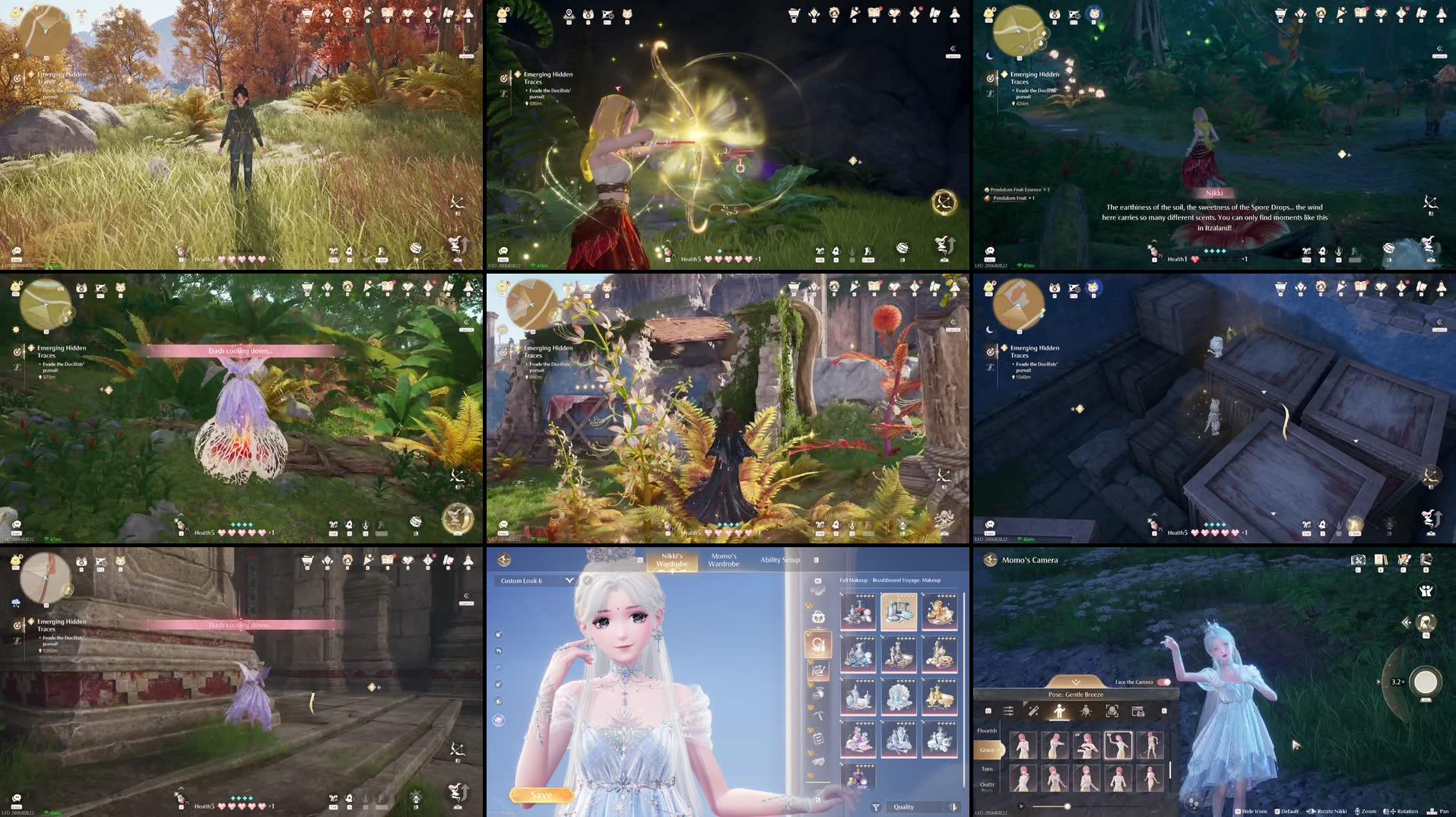Image resolution: width=1456 pixels, height=817 pixels.
Task: Toggle Hide Icons in Momo's Camera
Action: coord(1255,812)
